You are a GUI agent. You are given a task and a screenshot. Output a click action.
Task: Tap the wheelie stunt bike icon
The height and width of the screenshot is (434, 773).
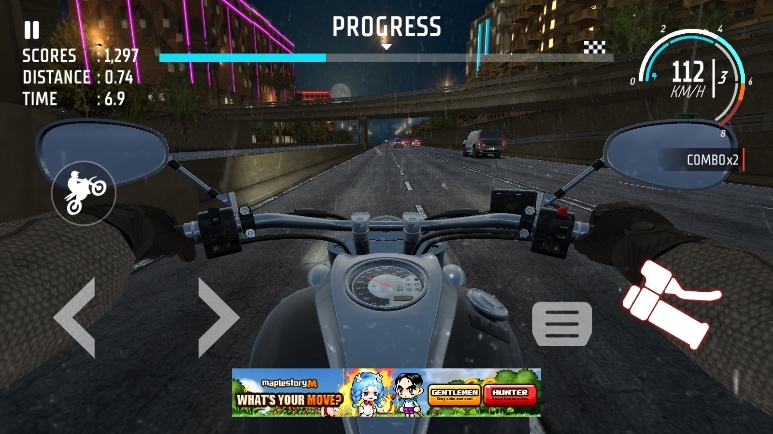(x=84, y=191)
